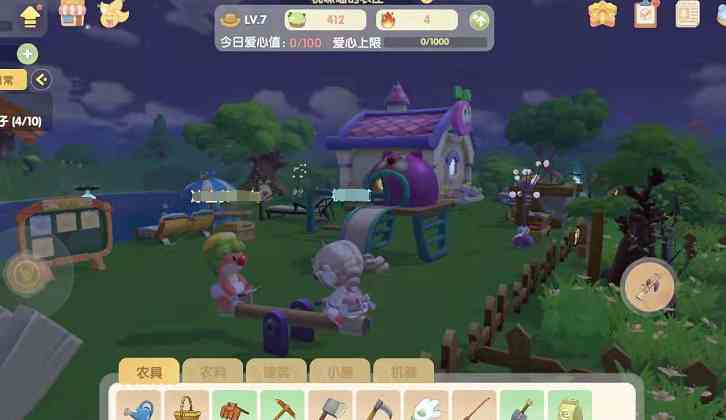The width and height of the screenshot is (726, 420).
Task: Click the green plus button
Action: (x=28, y=54)
